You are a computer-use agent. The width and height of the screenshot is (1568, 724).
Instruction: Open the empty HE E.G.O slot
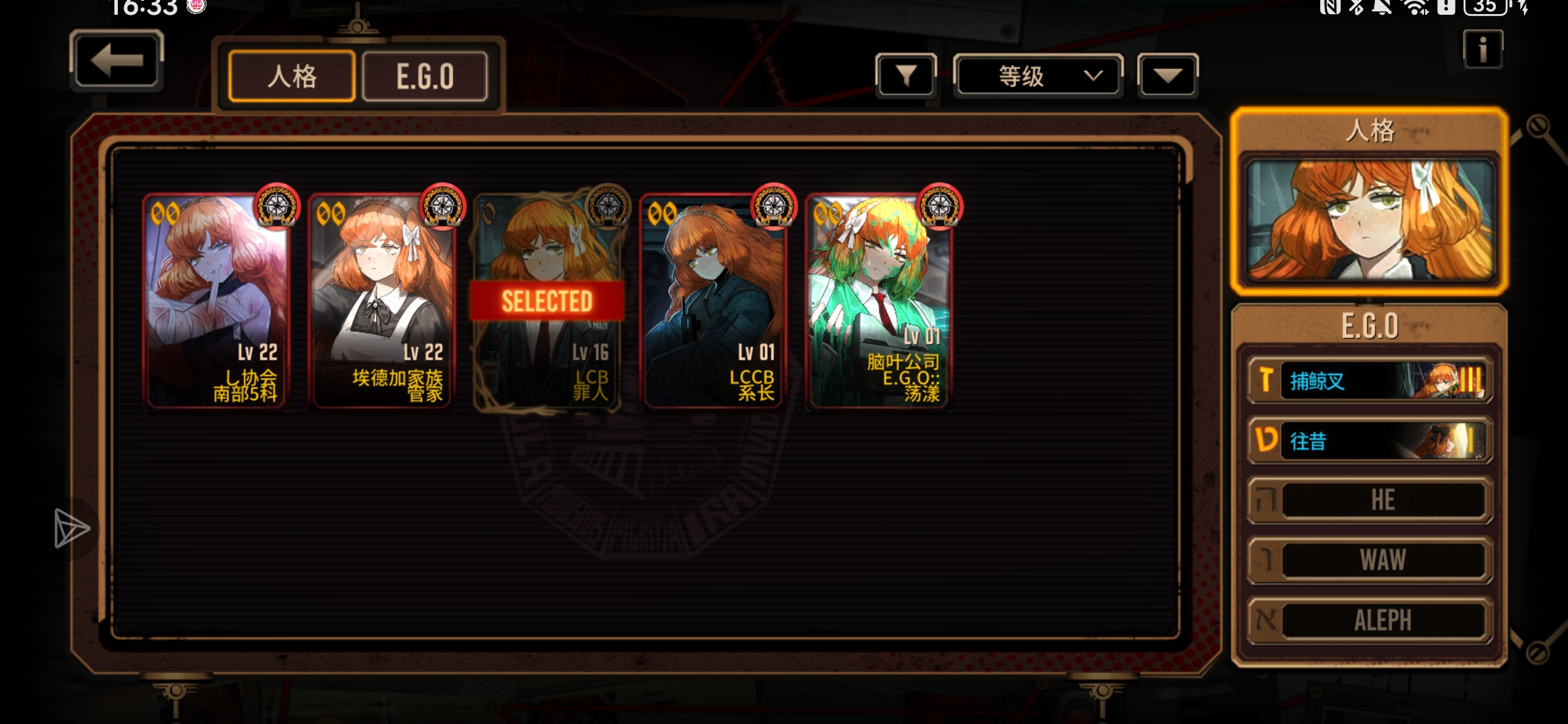(1369, 500)
